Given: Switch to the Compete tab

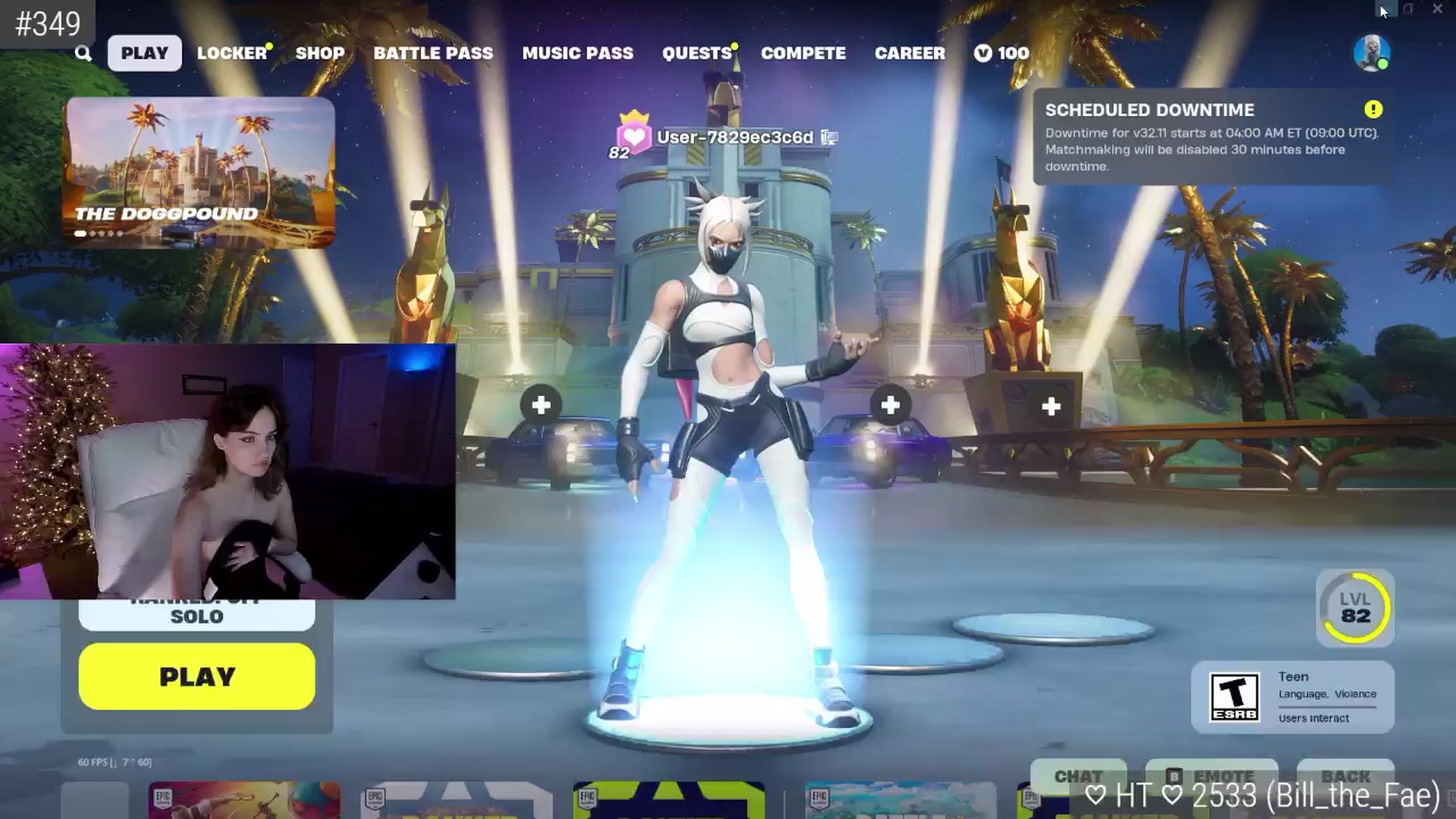Looking at the screenshot, I should coord(803,53).
